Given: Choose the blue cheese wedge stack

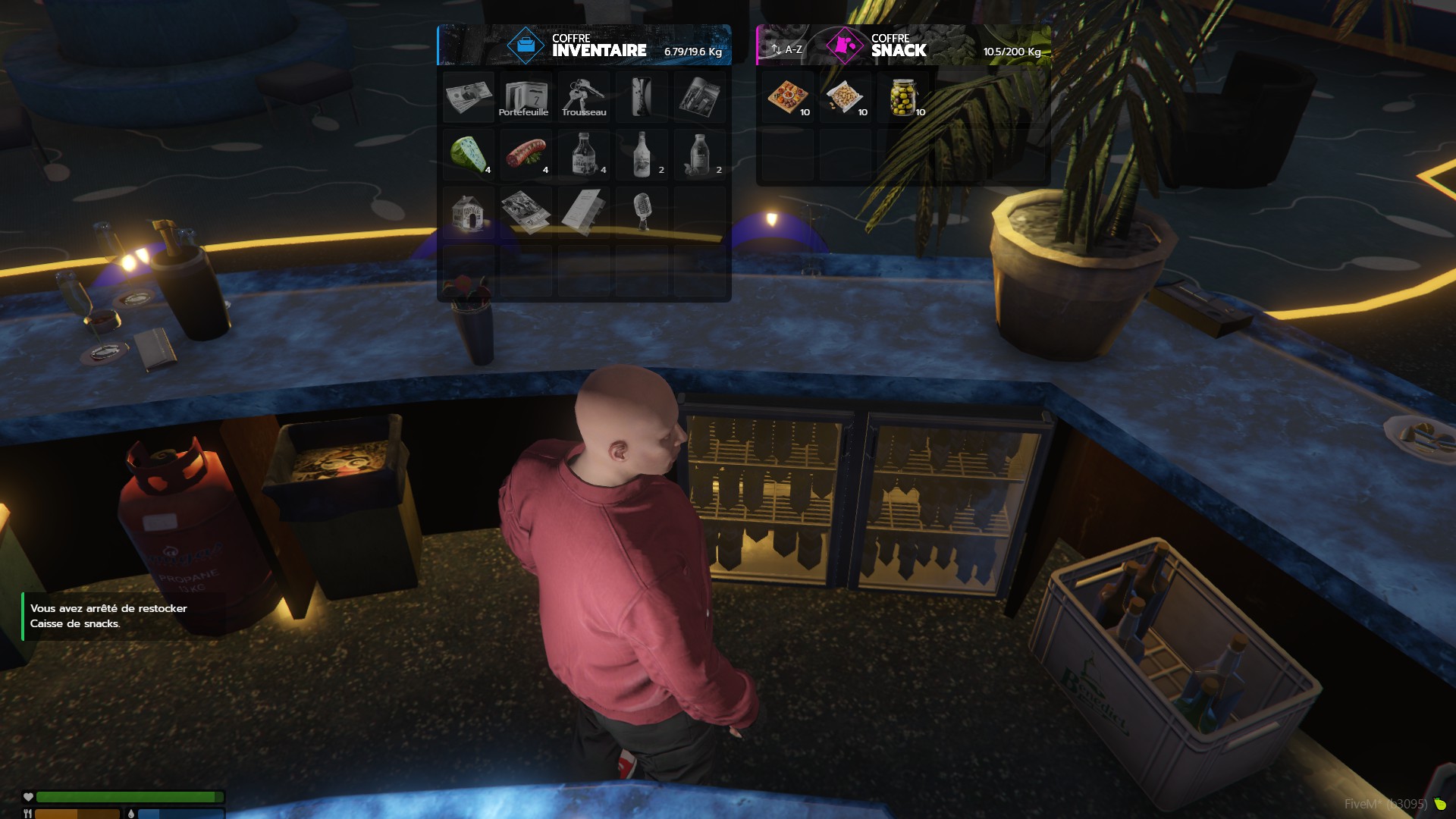Looking at the screenshot, I should click(468, 154).
